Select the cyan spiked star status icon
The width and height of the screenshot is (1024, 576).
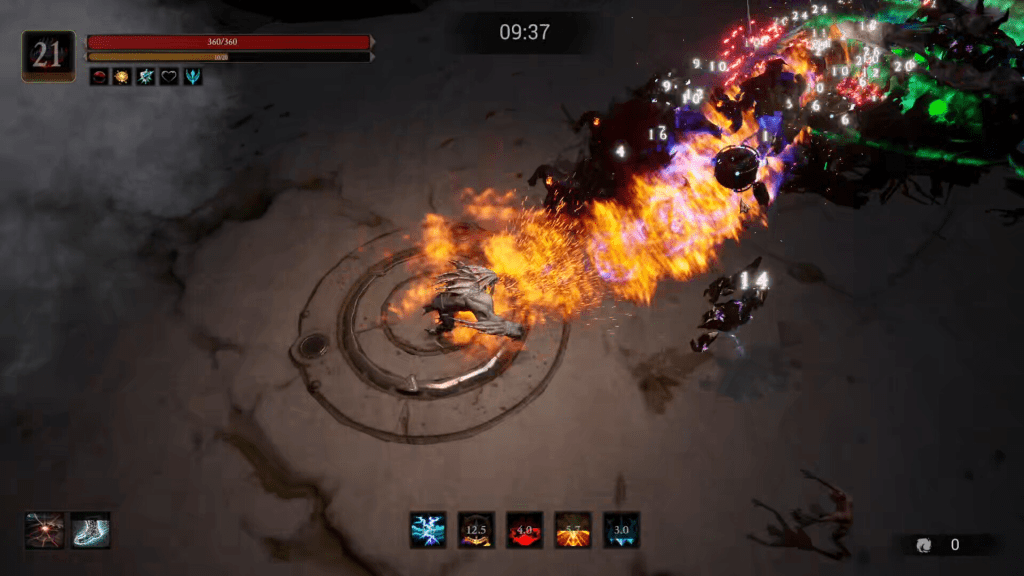tap(146, 76)
